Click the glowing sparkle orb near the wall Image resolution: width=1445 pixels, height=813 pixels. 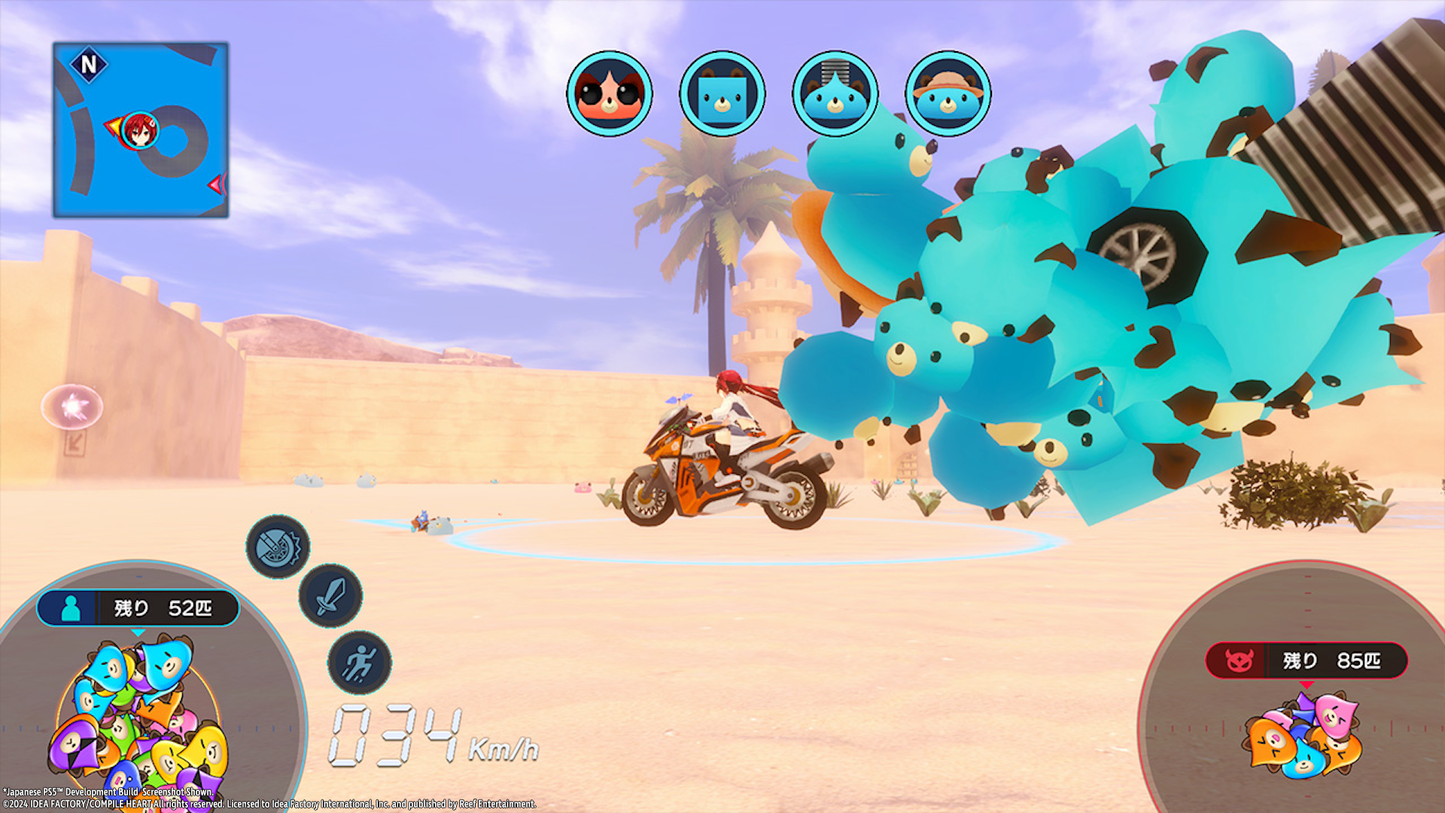point(71,406)
